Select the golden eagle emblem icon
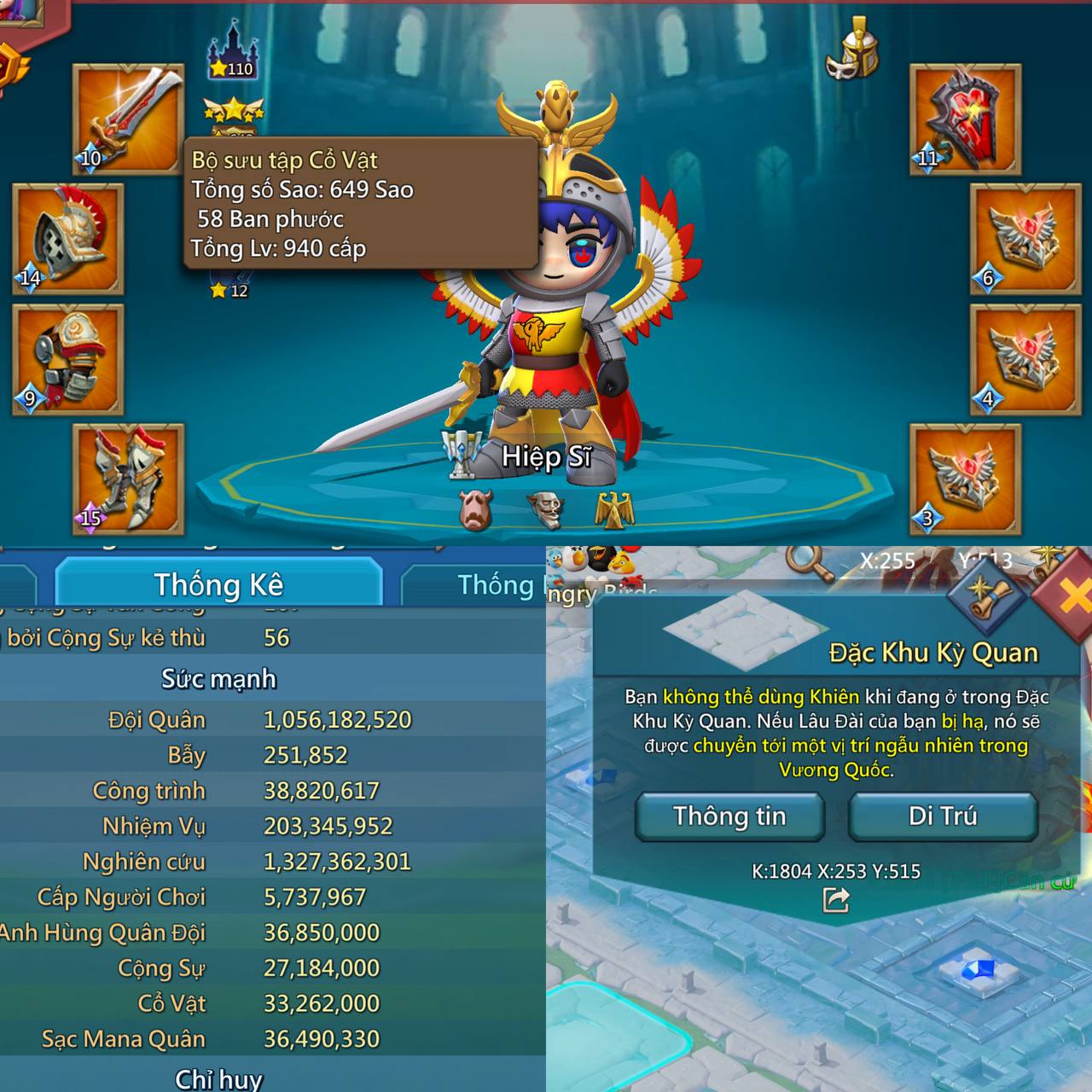Image resolution: width=1092 pixels, height=1092 pixels. point(613,510)
